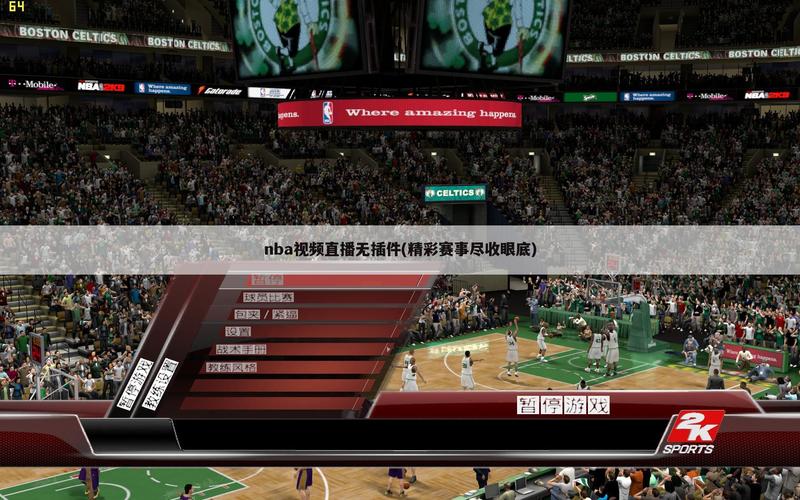800x500 pixels.
Task: Switch to the 暂停游戏 vertical tab
Action: click(x=135, y=384)
